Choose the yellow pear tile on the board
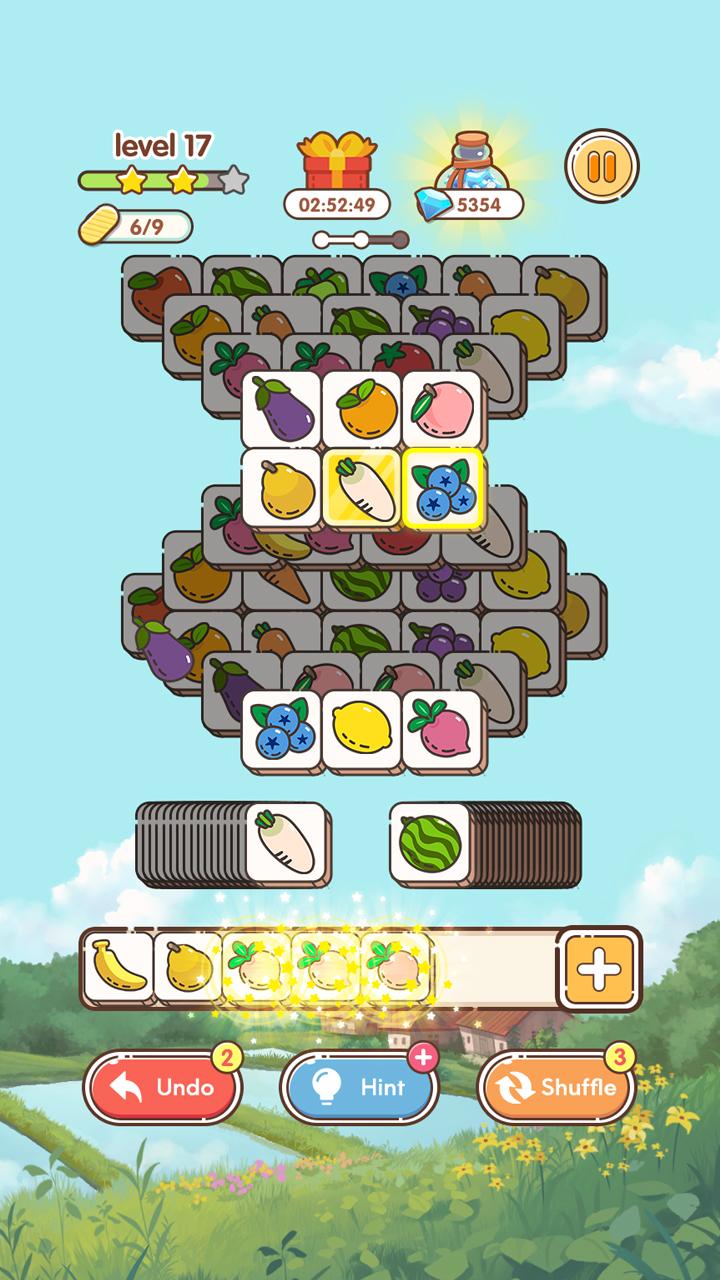 click(281, 488)
